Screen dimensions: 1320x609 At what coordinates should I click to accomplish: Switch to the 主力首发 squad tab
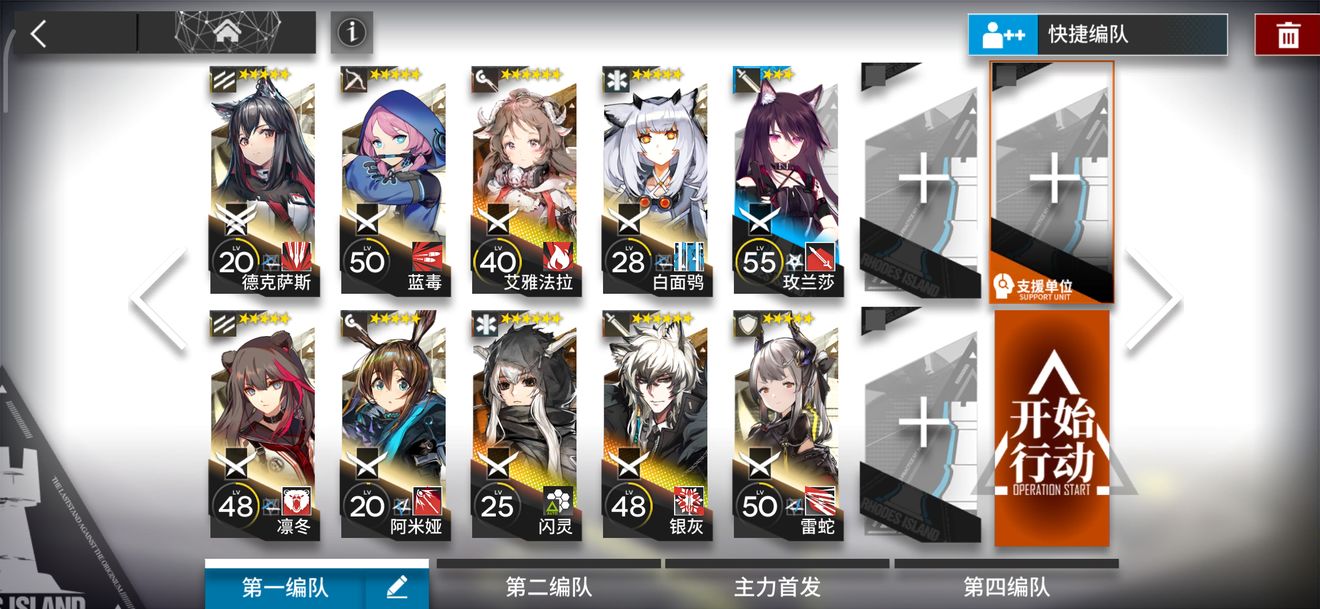[x=777, y=587]
